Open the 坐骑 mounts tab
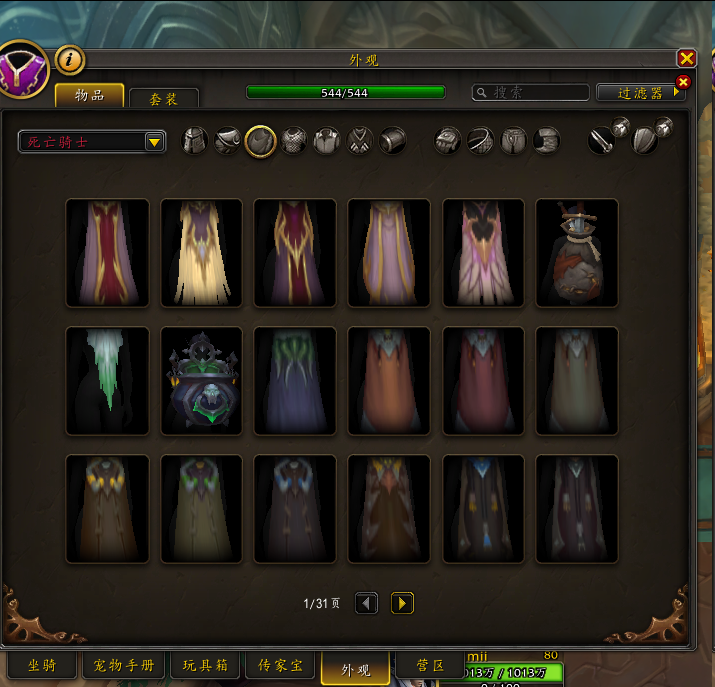The height and width of the screenshot is (687, 715). (42, 665)
